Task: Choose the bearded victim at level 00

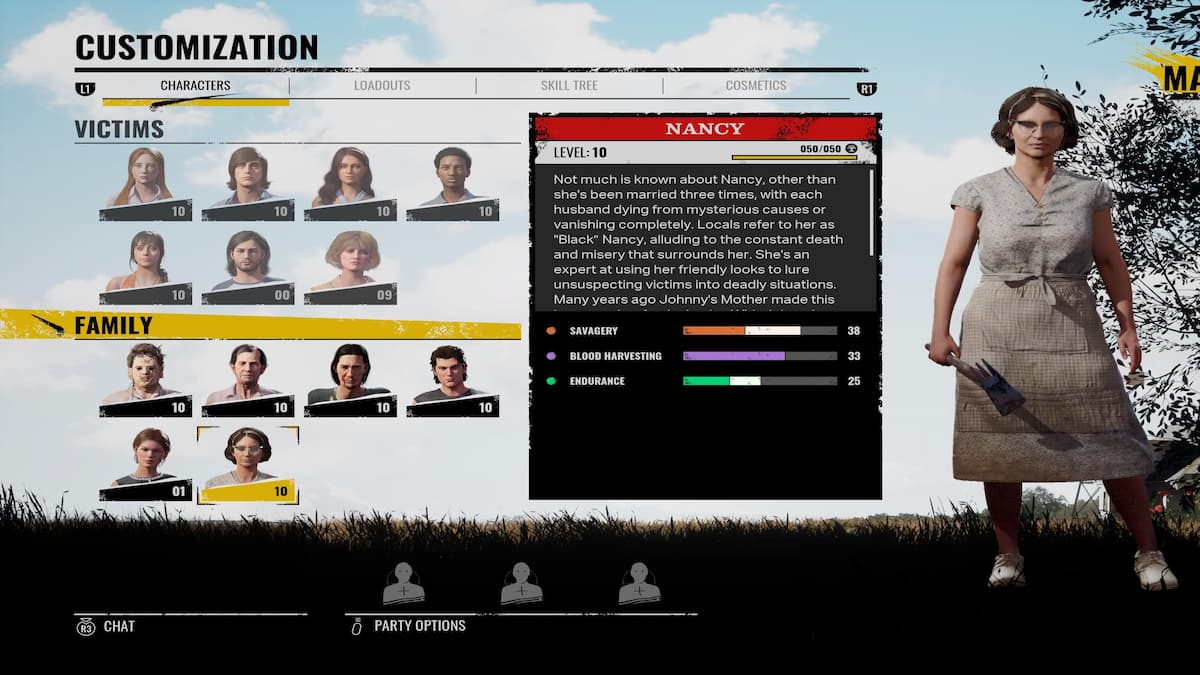Action: 248,267
